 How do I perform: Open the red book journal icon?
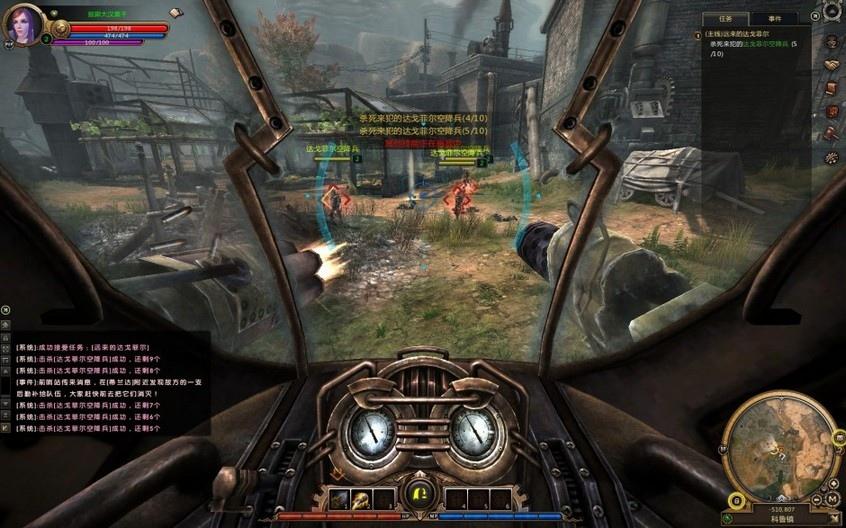tap(831, 88)
